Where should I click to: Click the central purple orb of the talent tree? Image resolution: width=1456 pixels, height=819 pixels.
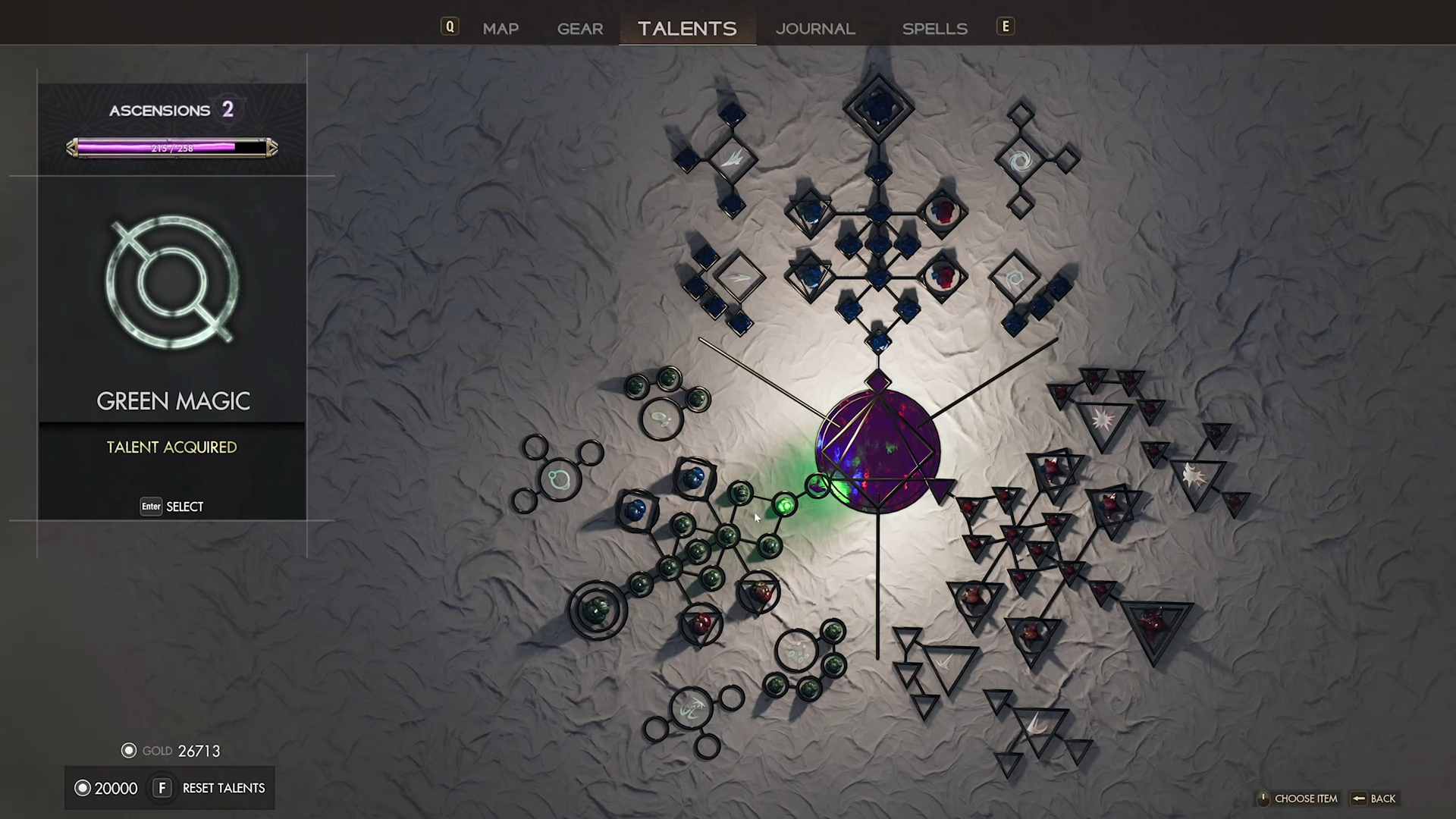877,451
